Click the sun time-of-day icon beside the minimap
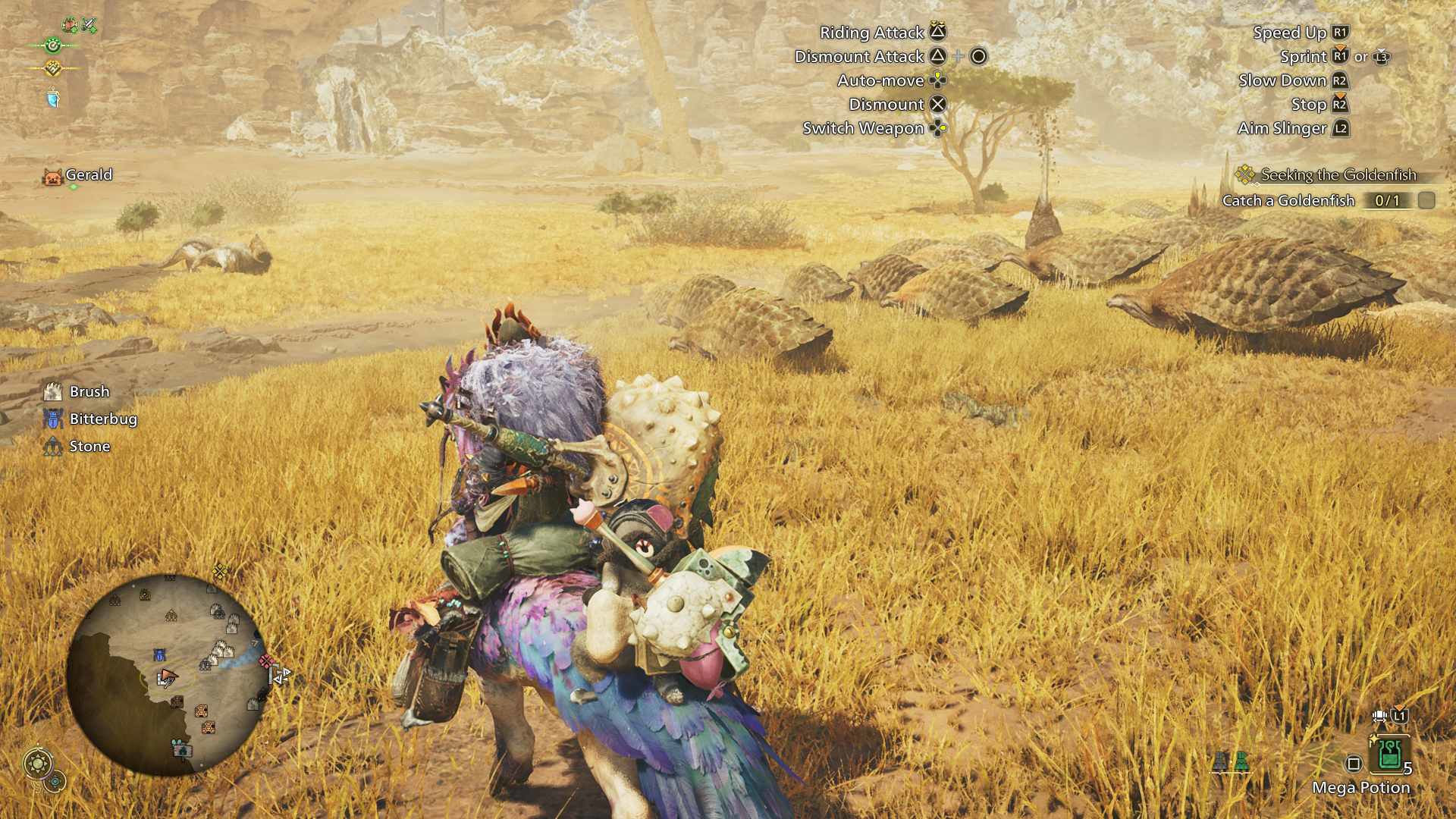The height and width of the screenshot is (819, 1456). point(38,763)
